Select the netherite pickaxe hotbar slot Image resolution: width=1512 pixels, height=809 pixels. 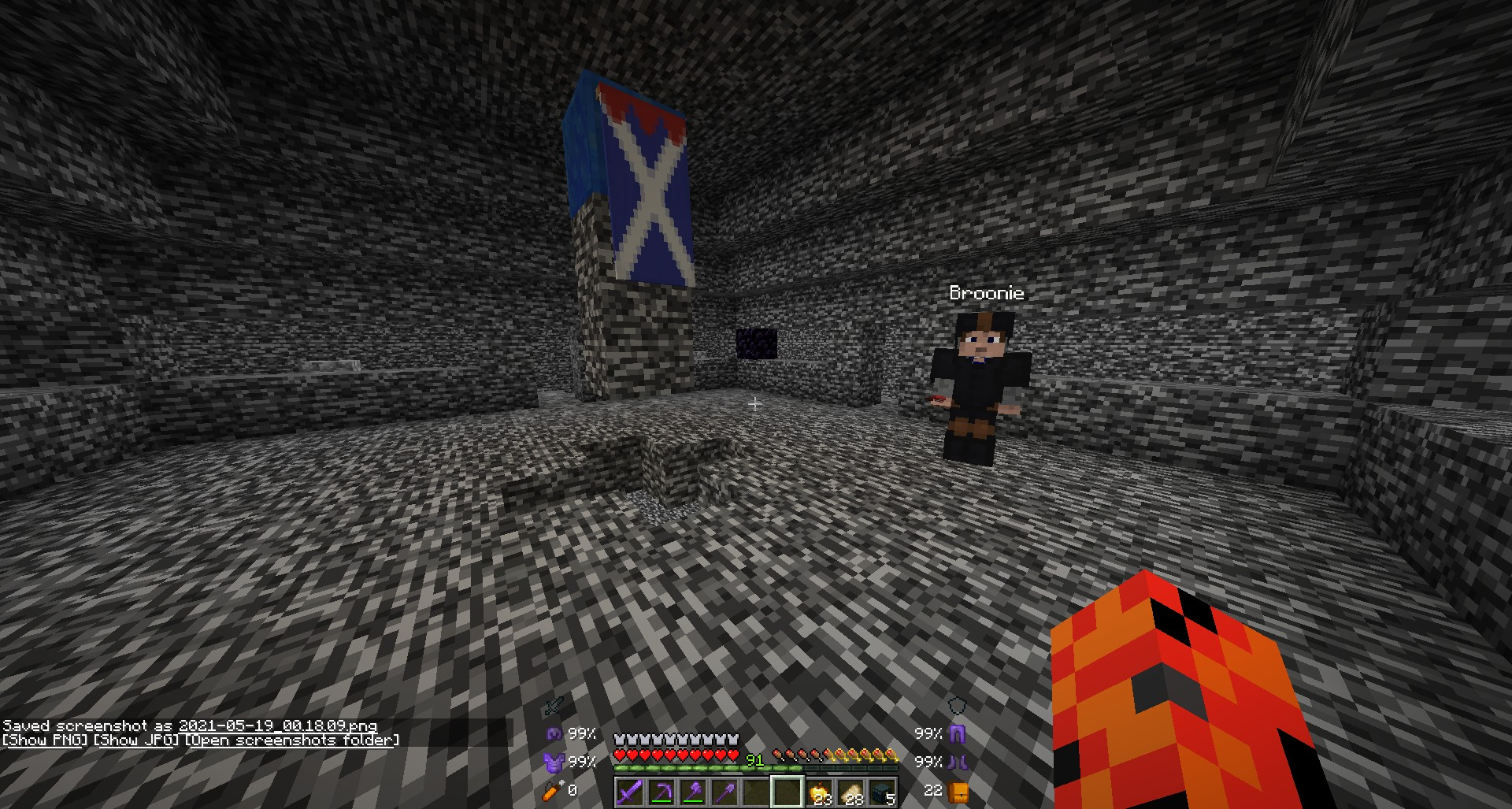[661, 792]
